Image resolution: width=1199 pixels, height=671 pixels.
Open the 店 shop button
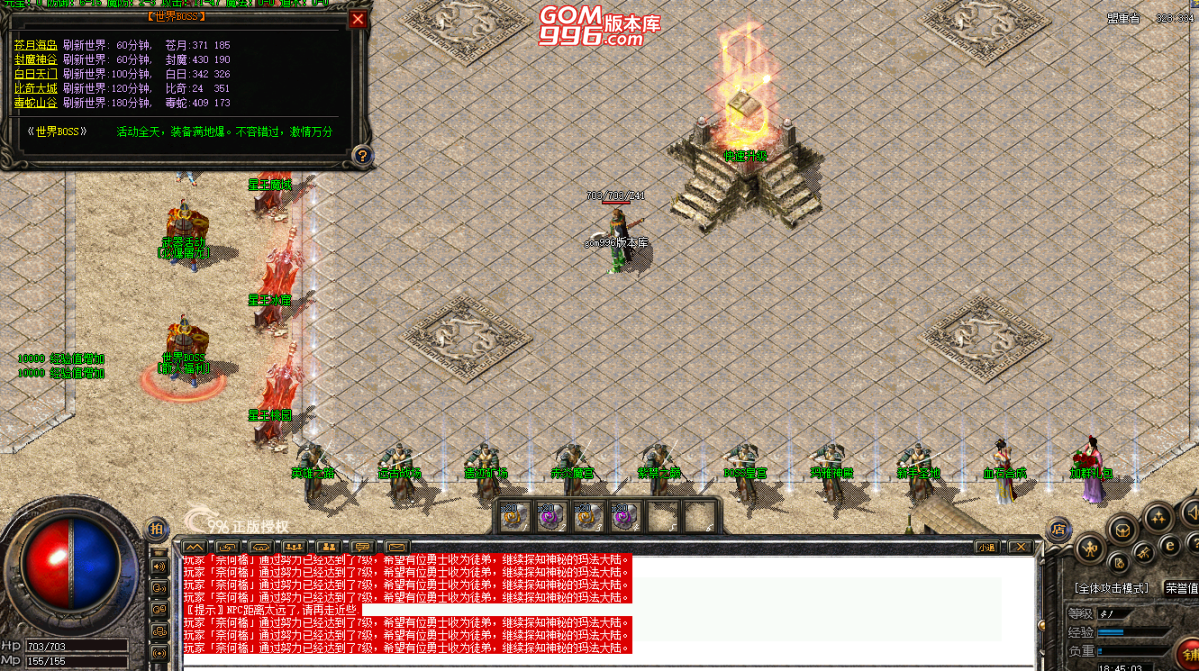1058,530
